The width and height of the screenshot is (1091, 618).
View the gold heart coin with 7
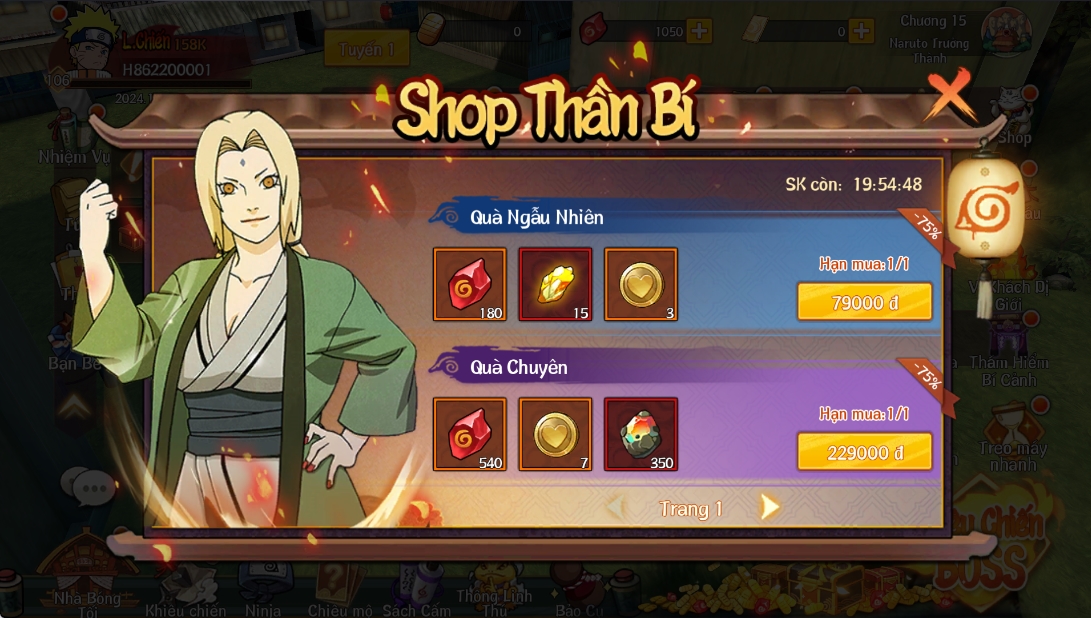click(x=555, y=434)
